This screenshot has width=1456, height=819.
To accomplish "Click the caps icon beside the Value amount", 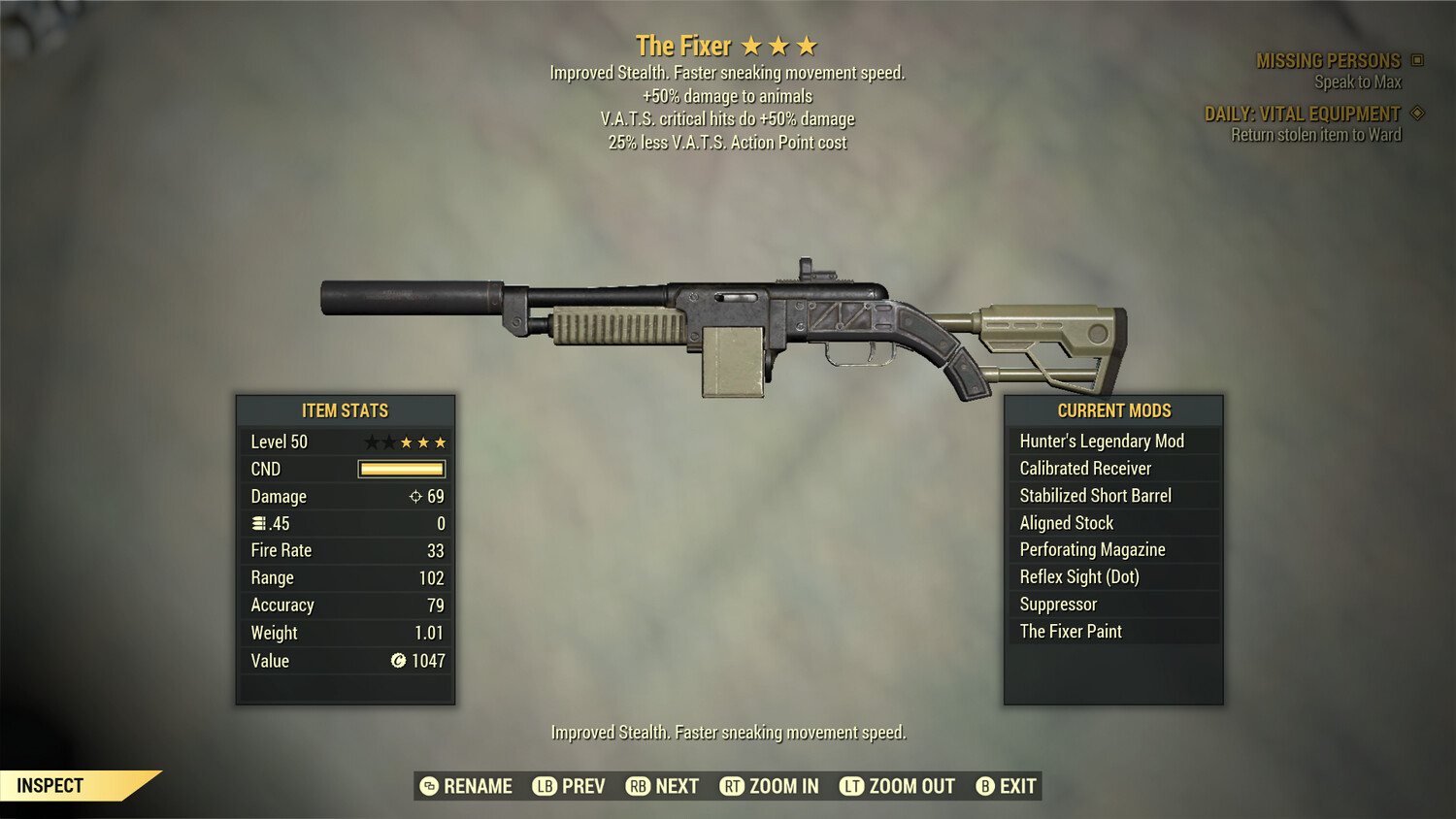I will point(397,661).
